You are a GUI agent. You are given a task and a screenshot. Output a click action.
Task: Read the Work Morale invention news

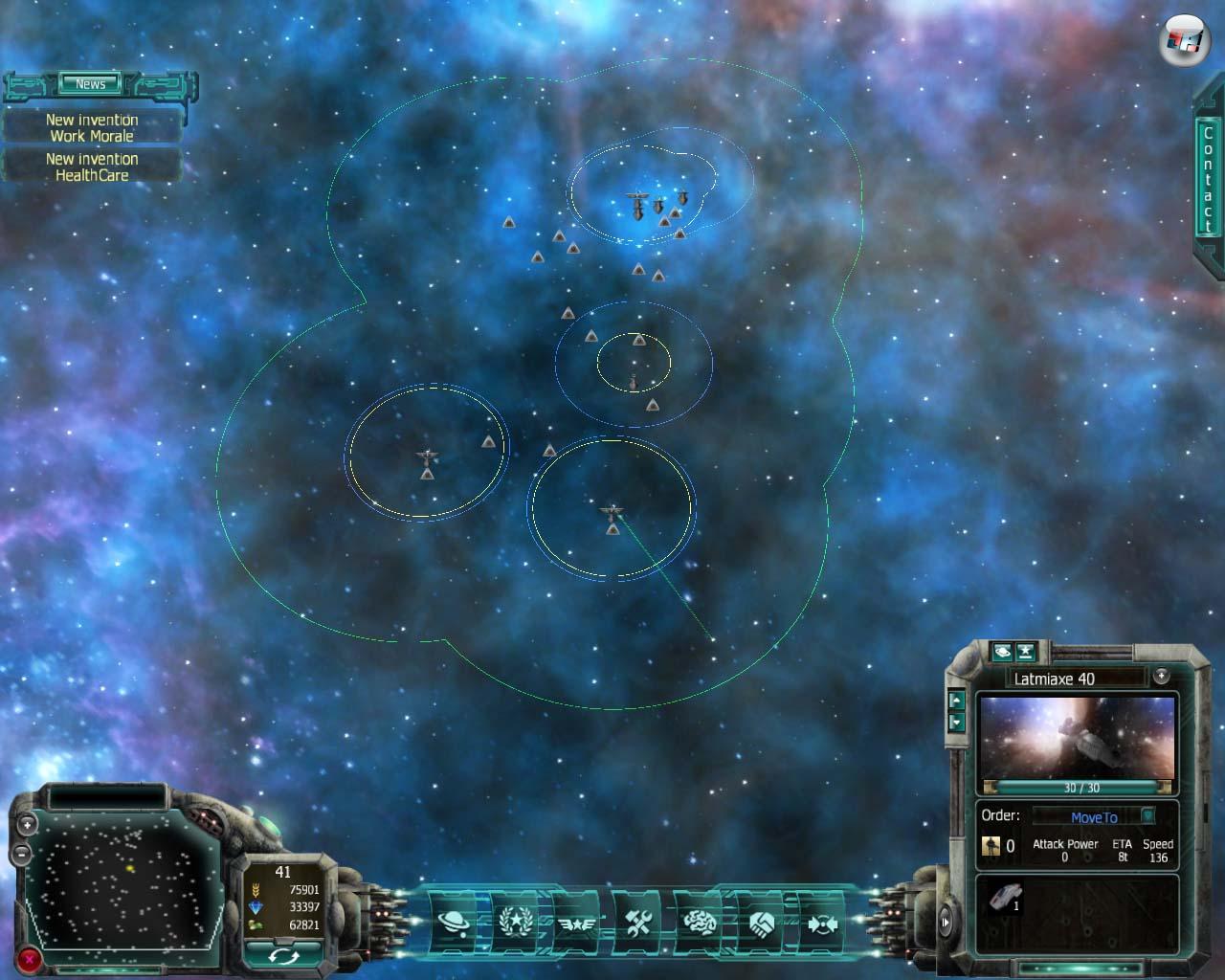92,127
